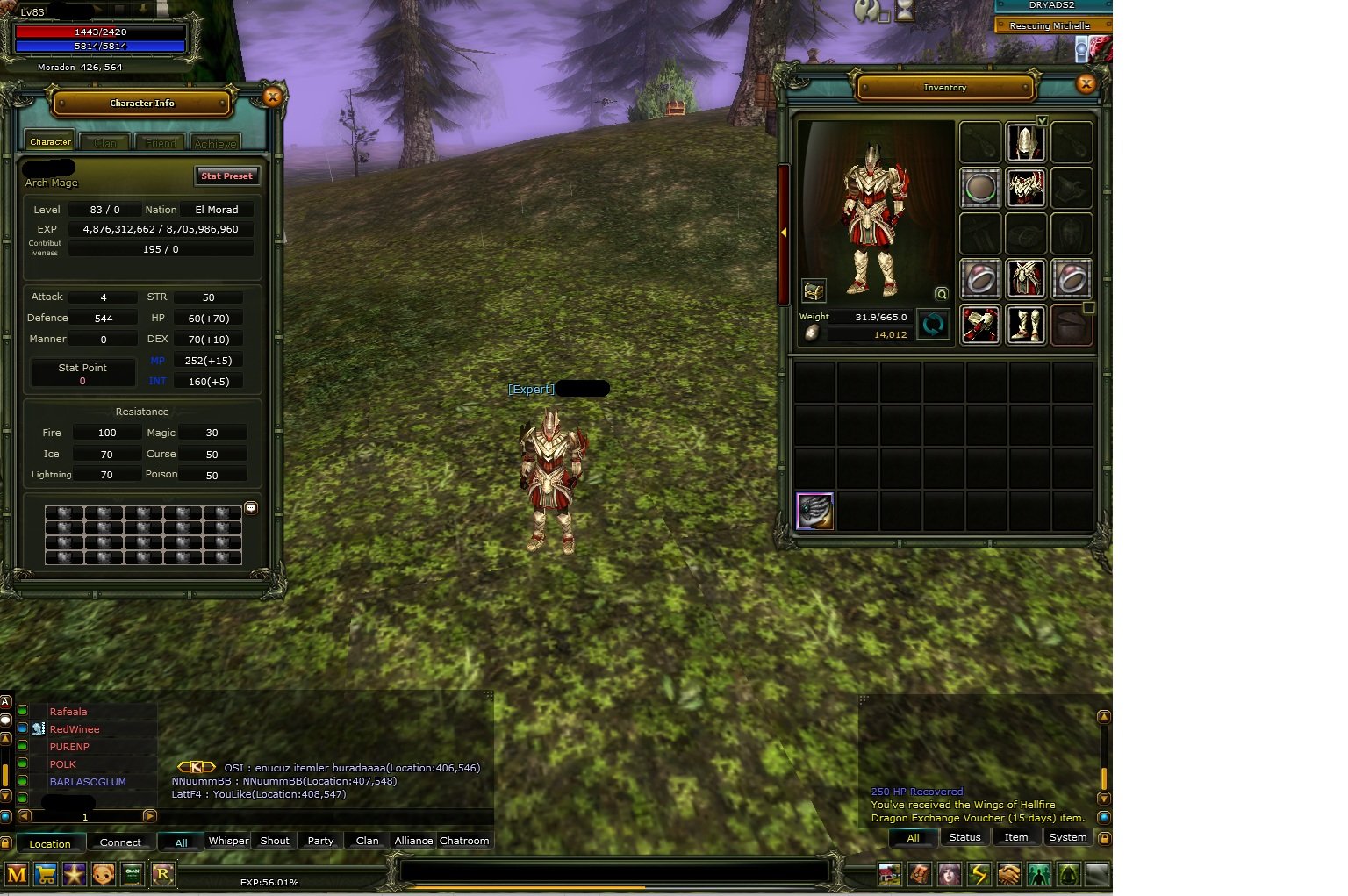
Task: Select the glove item in the bottom inventory slot
Action: pos(814,511)
